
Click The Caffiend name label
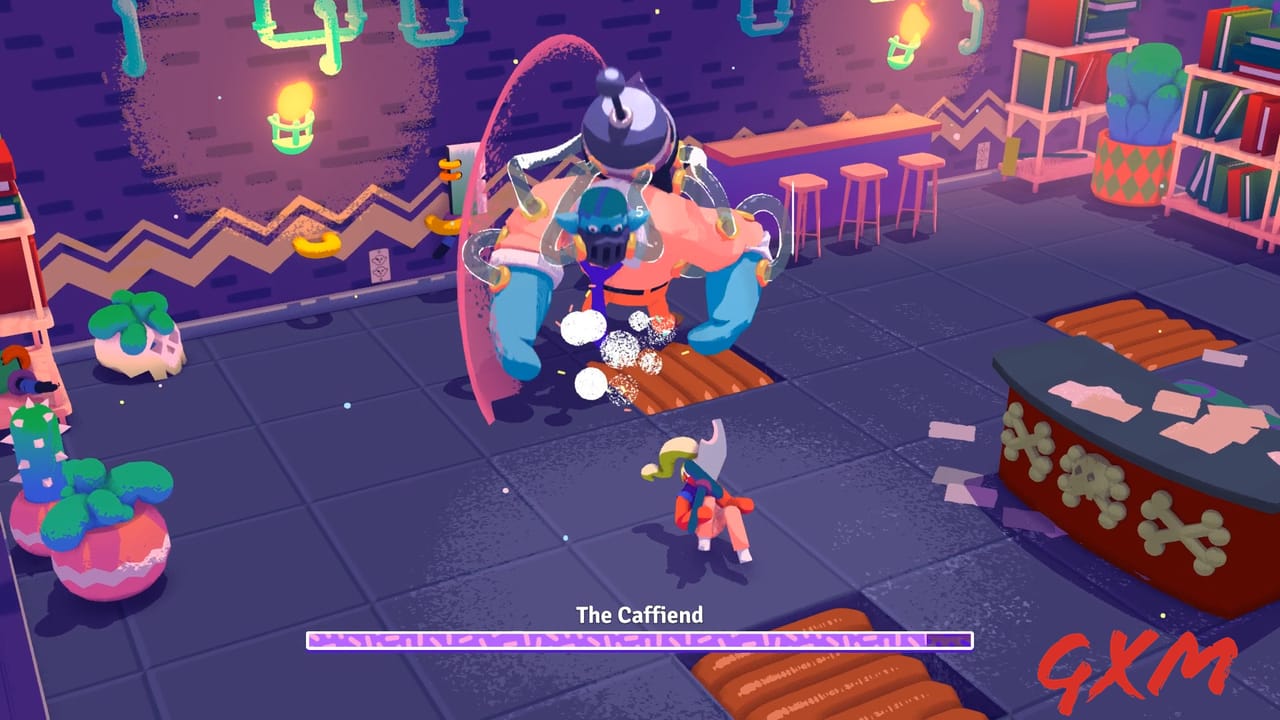640,616
